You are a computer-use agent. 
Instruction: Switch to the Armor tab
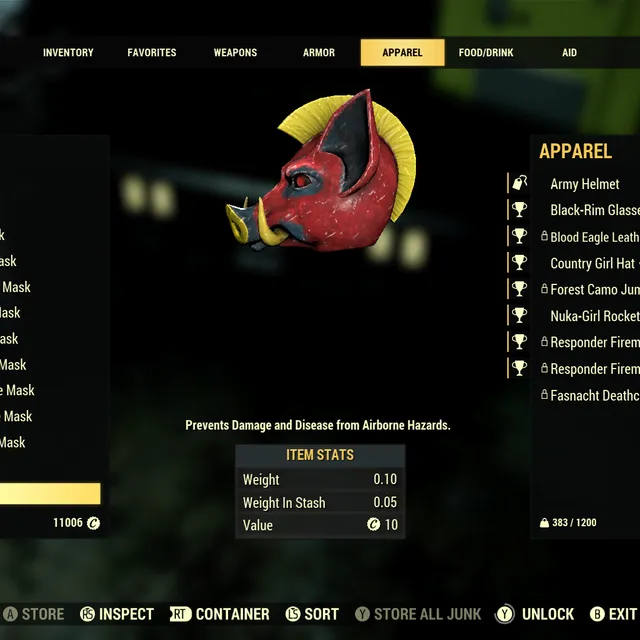(319, 53)
